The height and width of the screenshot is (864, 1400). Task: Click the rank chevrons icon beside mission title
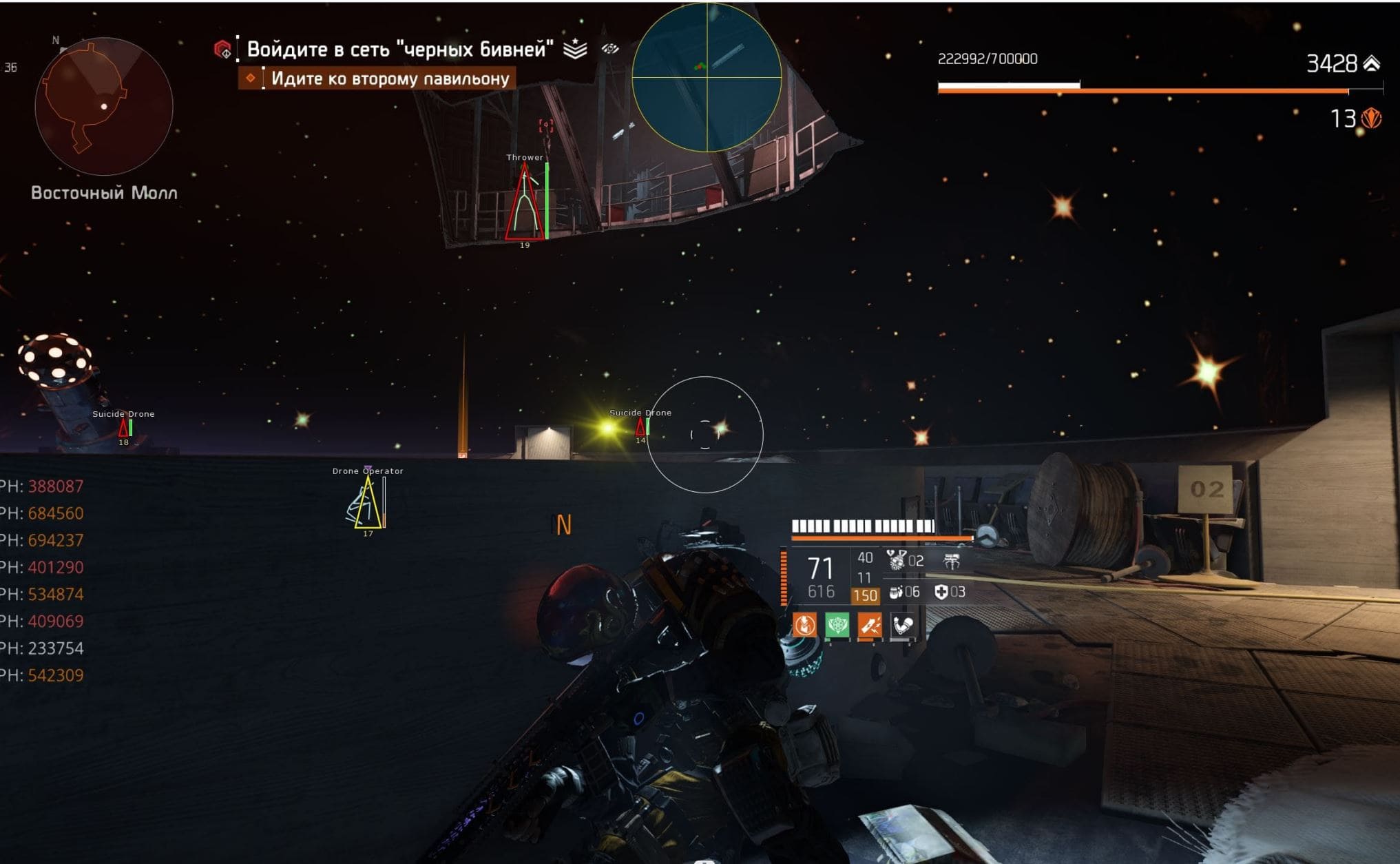[x=575, y=49]
